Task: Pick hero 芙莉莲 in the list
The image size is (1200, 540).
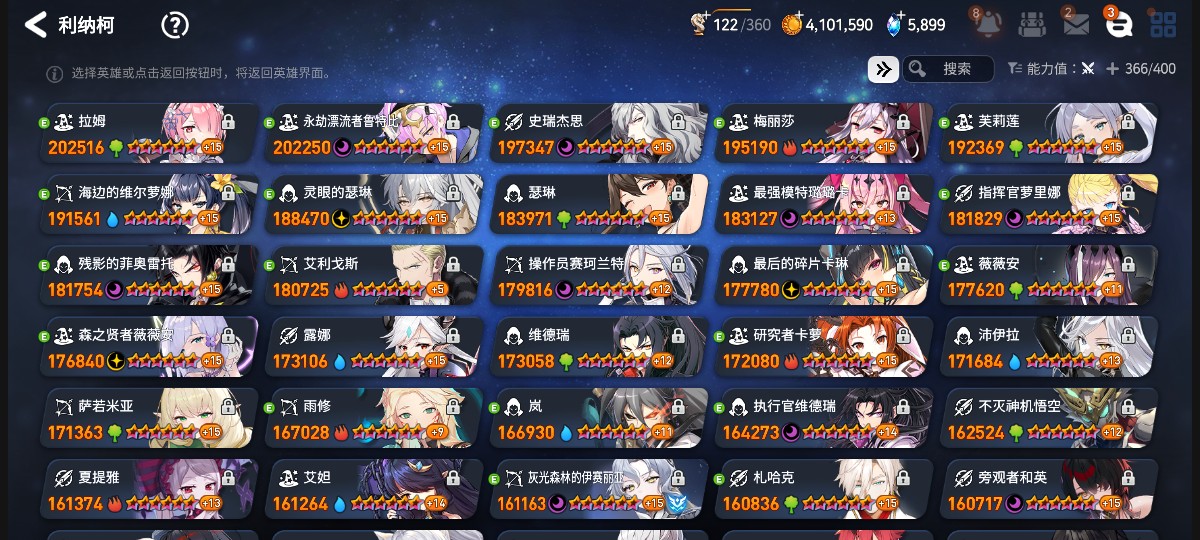Action: (1048, 134)
